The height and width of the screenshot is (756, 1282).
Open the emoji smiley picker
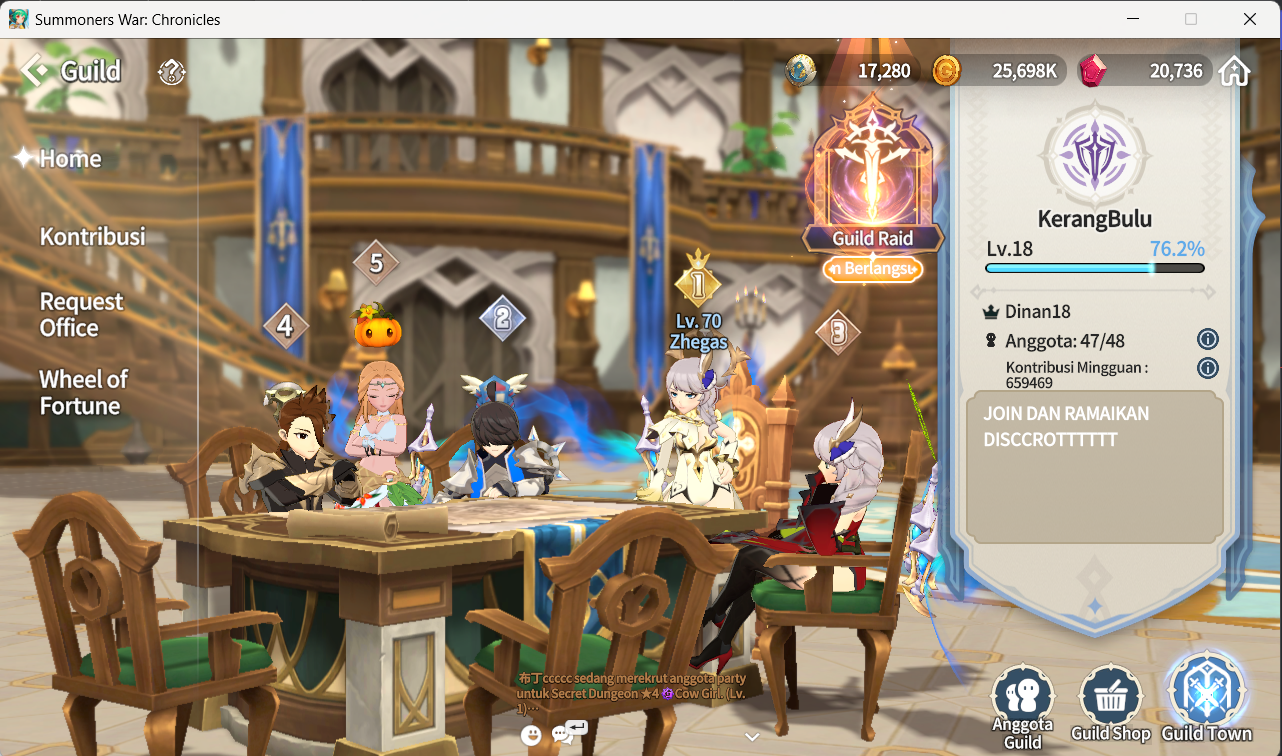(x=530, y=735)
